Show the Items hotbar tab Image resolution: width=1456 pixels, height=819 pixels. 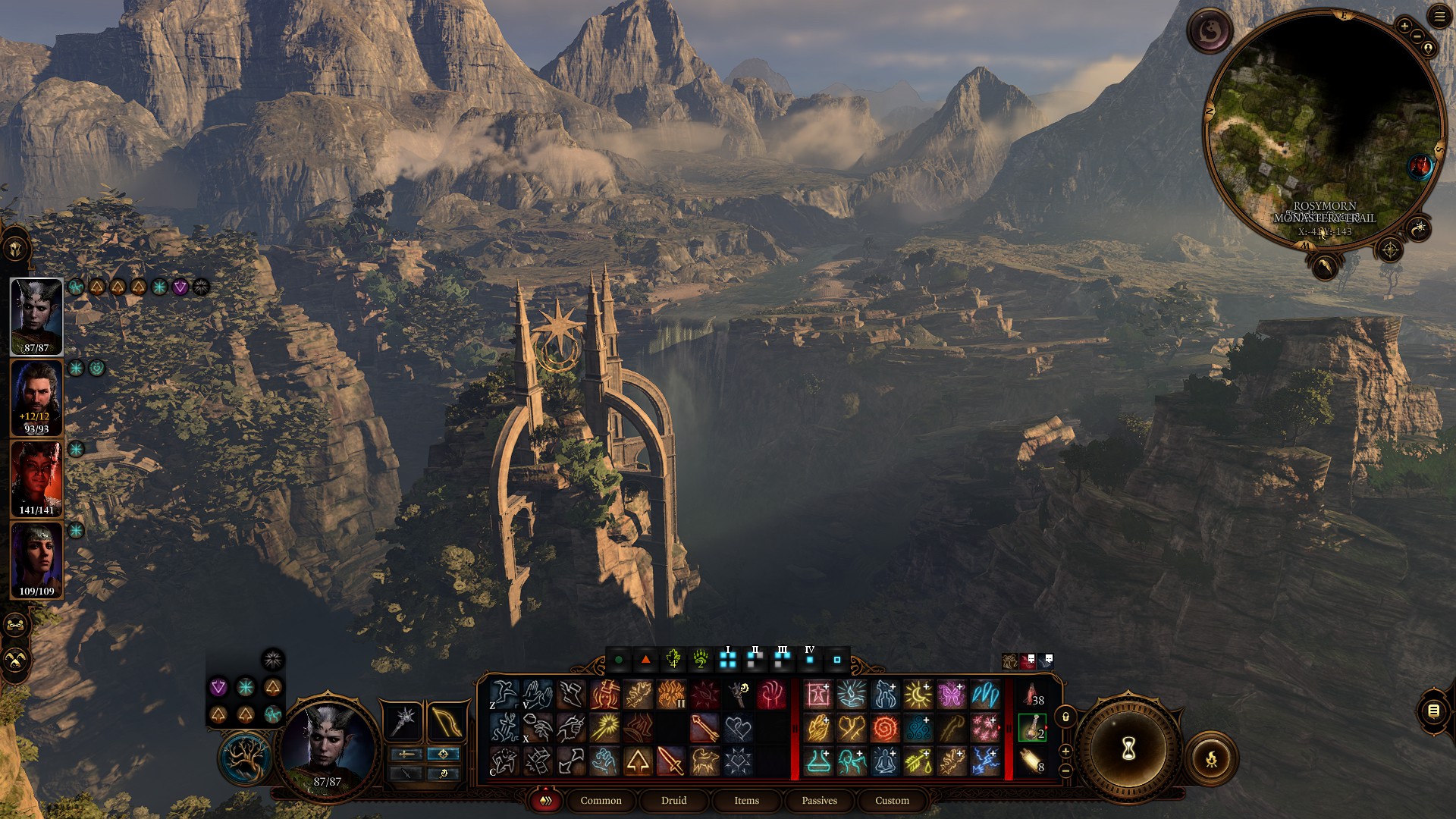click(x=746, y=801)
